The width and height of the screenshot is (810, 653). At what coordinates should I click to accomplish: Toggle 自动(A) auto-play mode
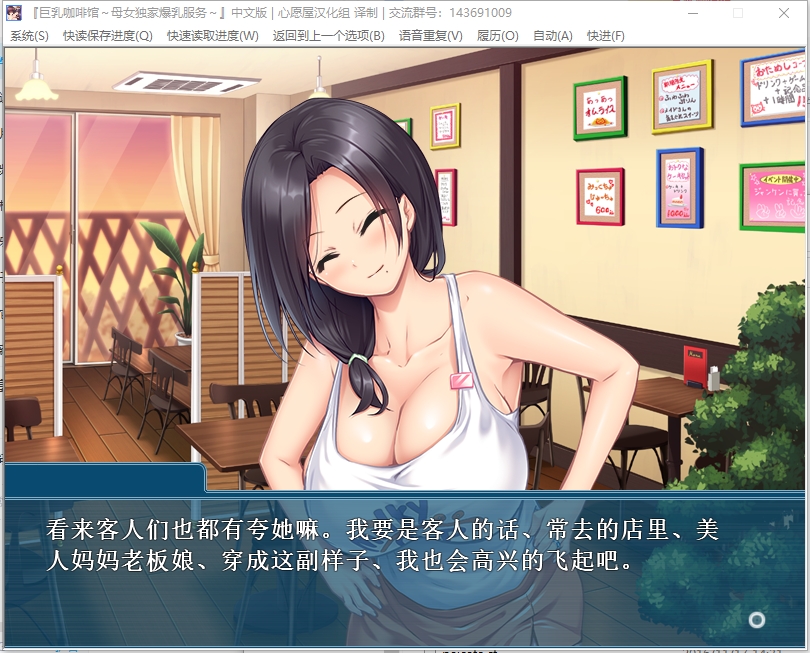[x=553, y=36]
